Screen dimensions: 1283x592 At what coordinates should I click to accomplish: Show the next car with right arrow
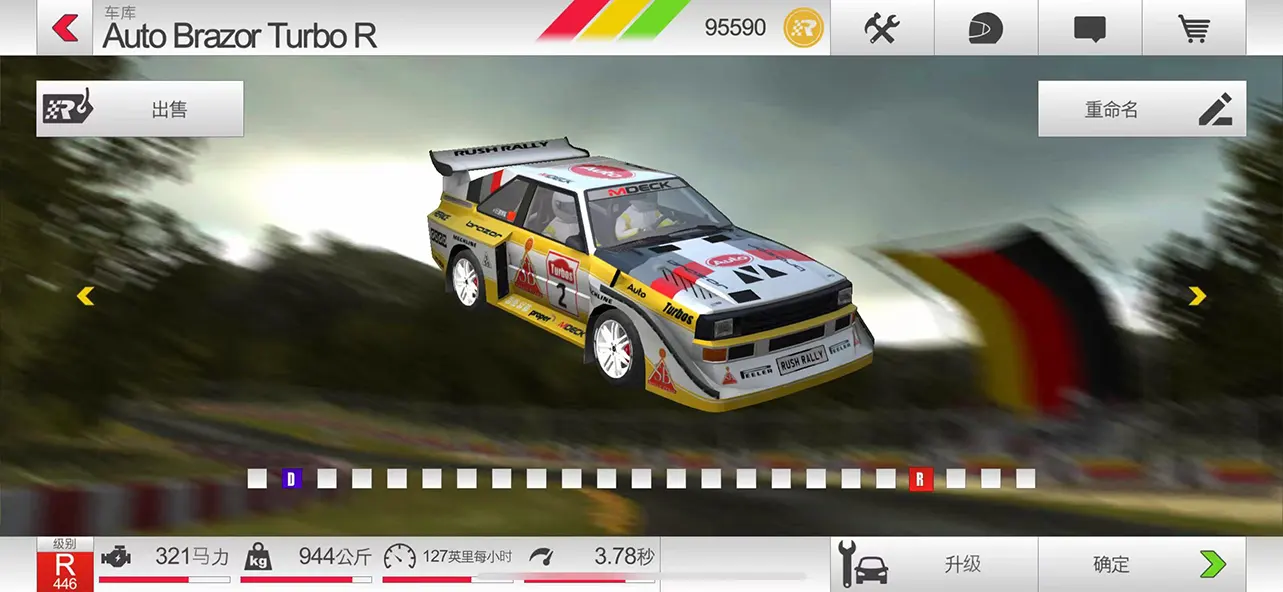[1197, 296]
